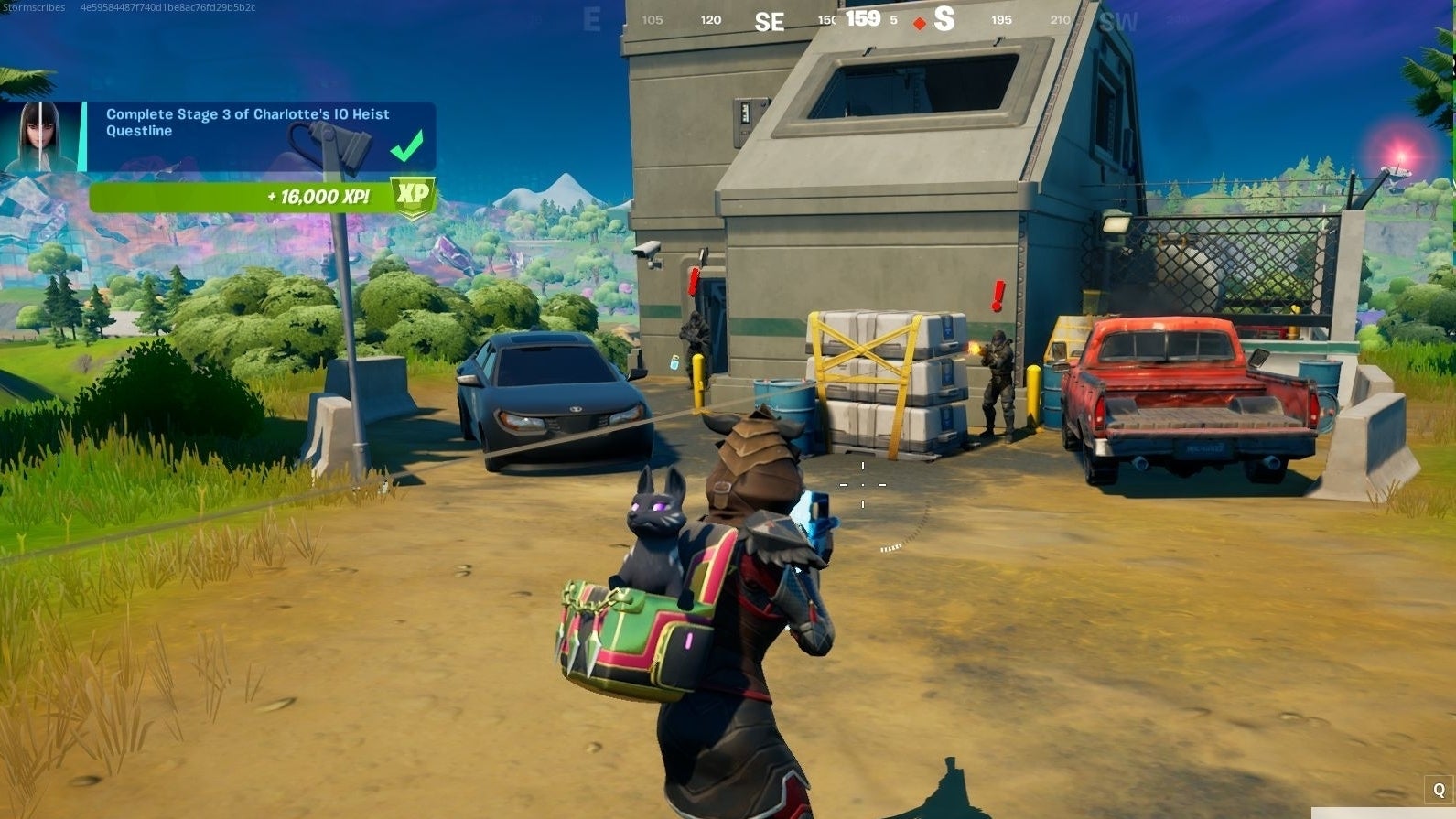Select the SE heading on the compass
Viewport: 1456px width, 819px height.
(769, 21)
